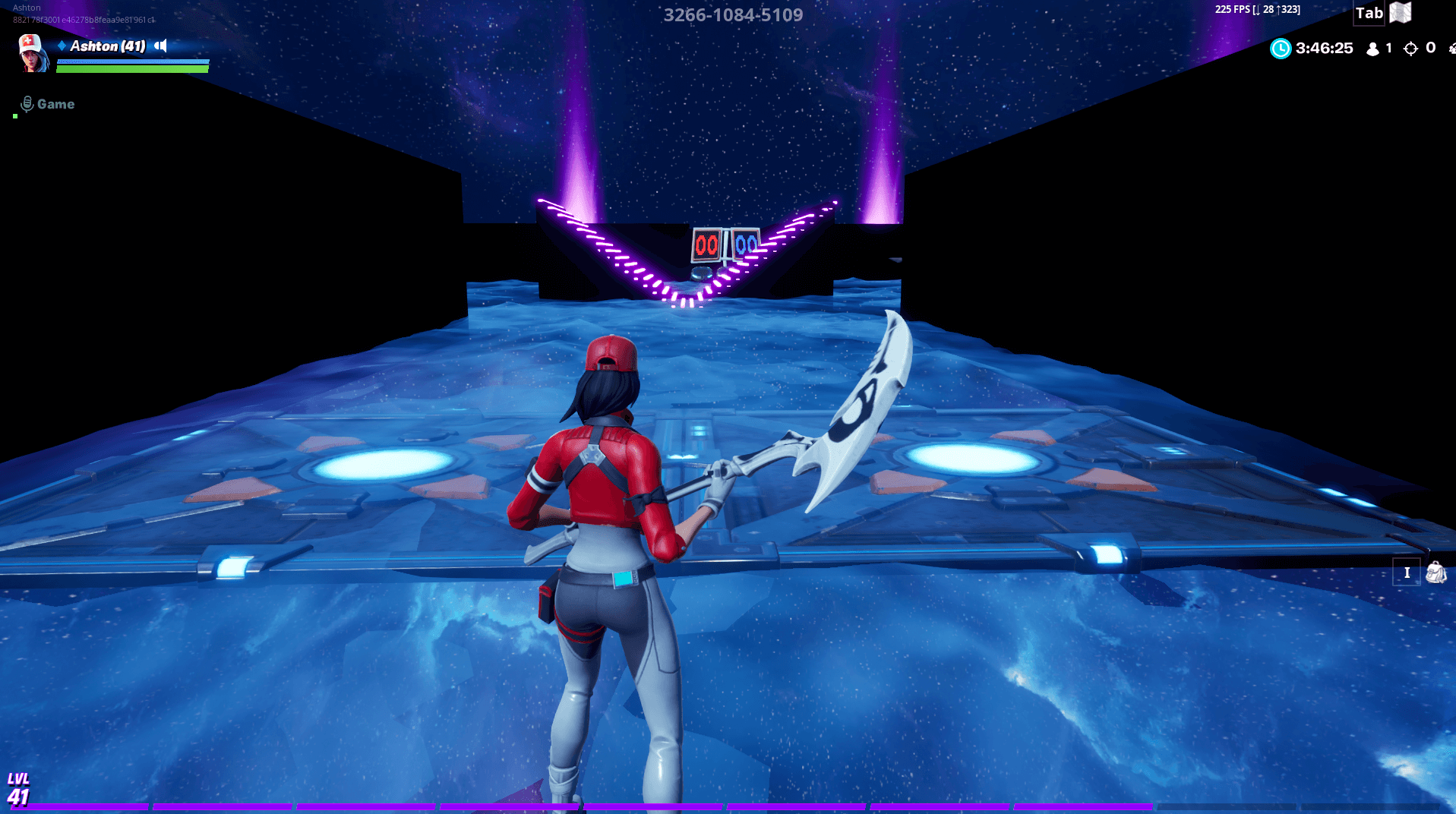Click the red team scoreboard panel
The height and width of the screenshot is (814, 1456).
(706, 245)
